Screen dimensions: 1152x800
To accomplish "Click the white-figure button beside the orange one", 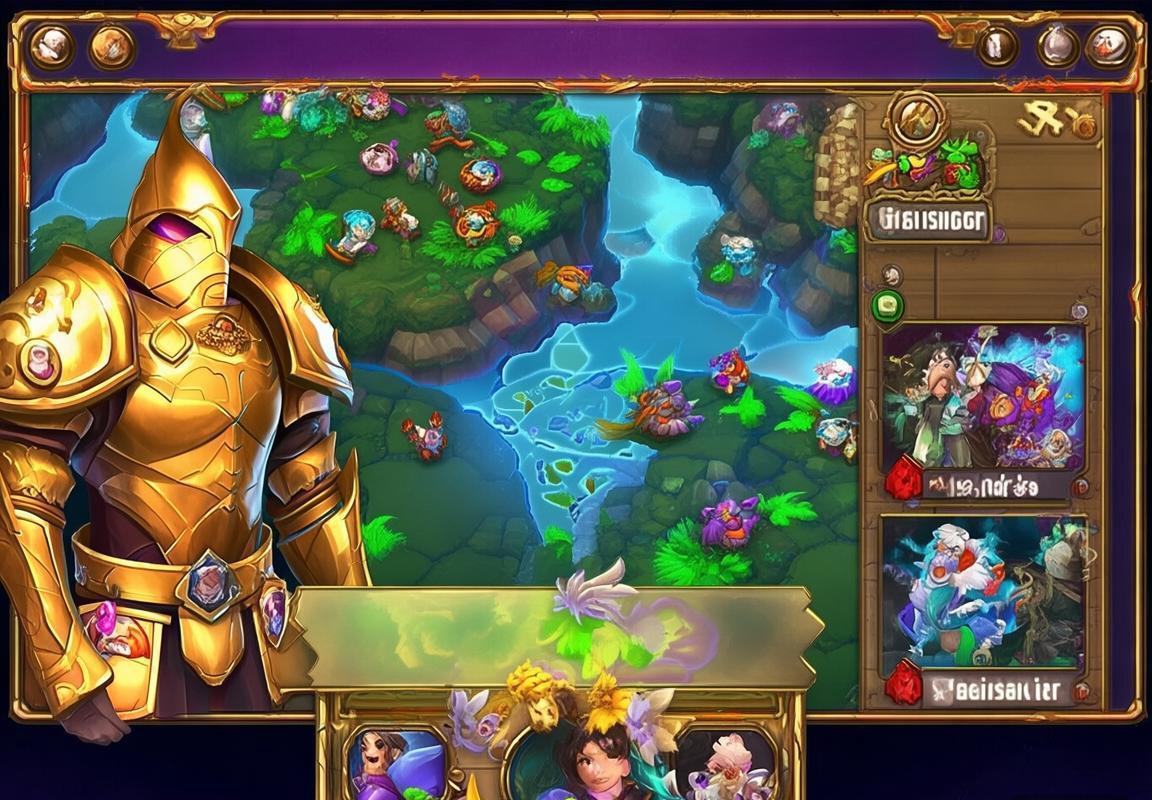I will [x=51, y=46].
